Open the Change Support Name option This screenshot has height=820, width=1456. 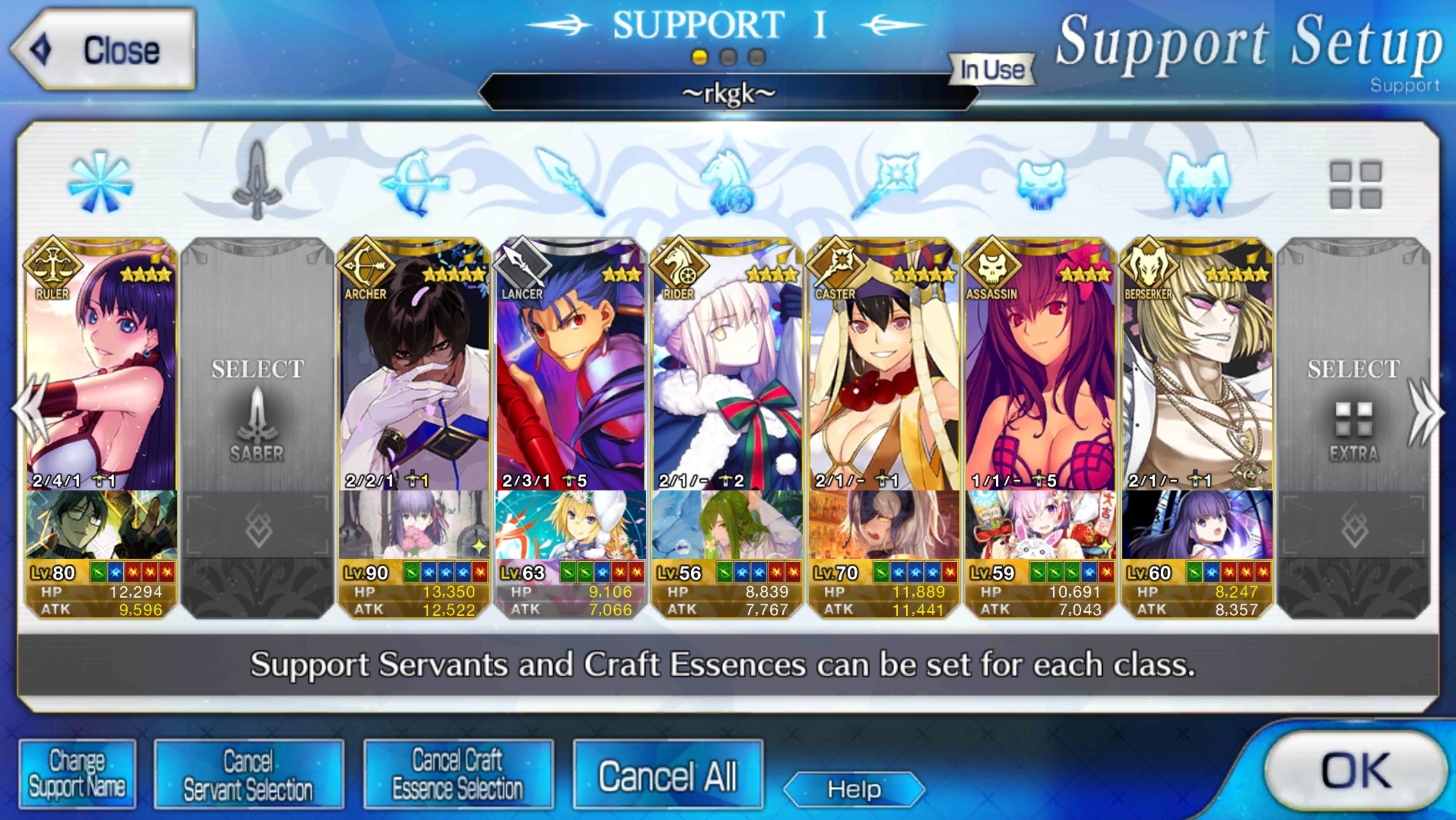coord(77,774)
